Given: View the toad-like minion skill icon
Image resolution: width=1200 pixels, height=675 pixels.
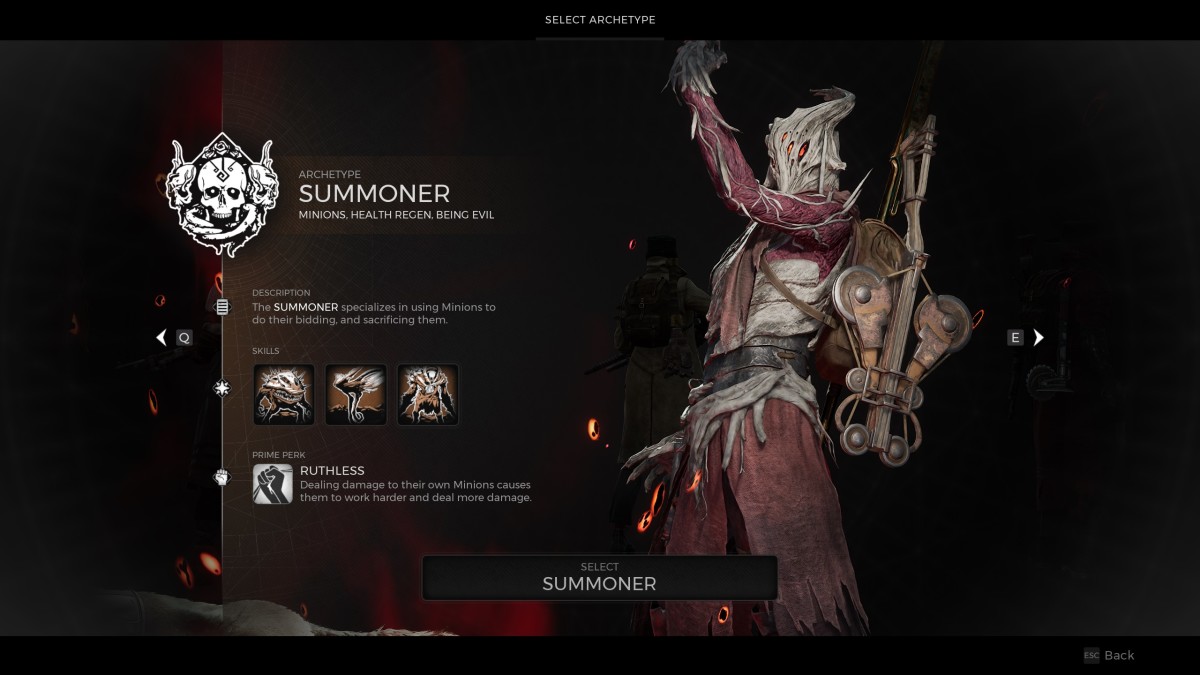Looking at the screenshot, I should pos(284,394).
